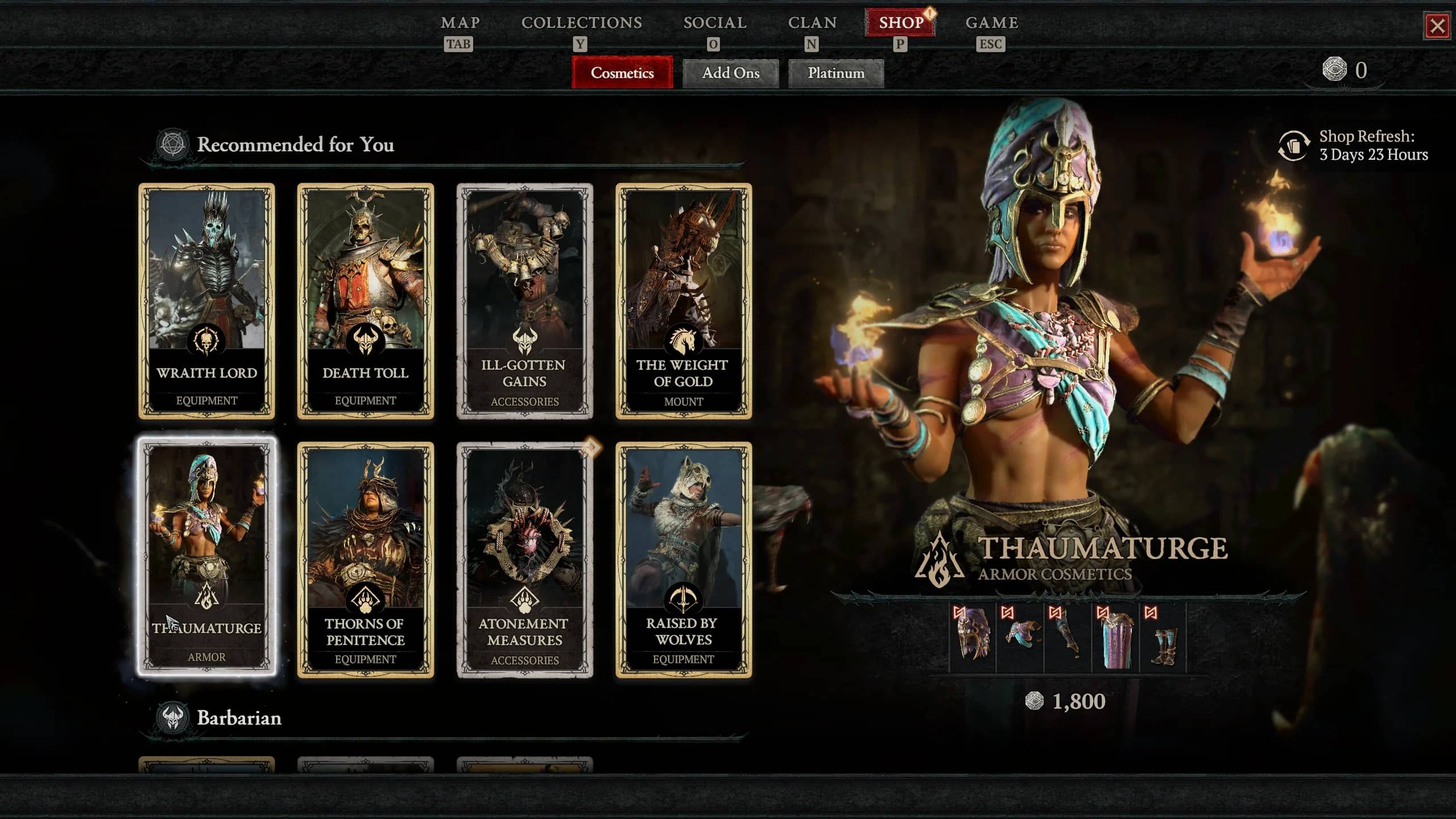The image size is (1456, 819).
Task: Select the Cosmetics tab
Action: click(621, 73)
